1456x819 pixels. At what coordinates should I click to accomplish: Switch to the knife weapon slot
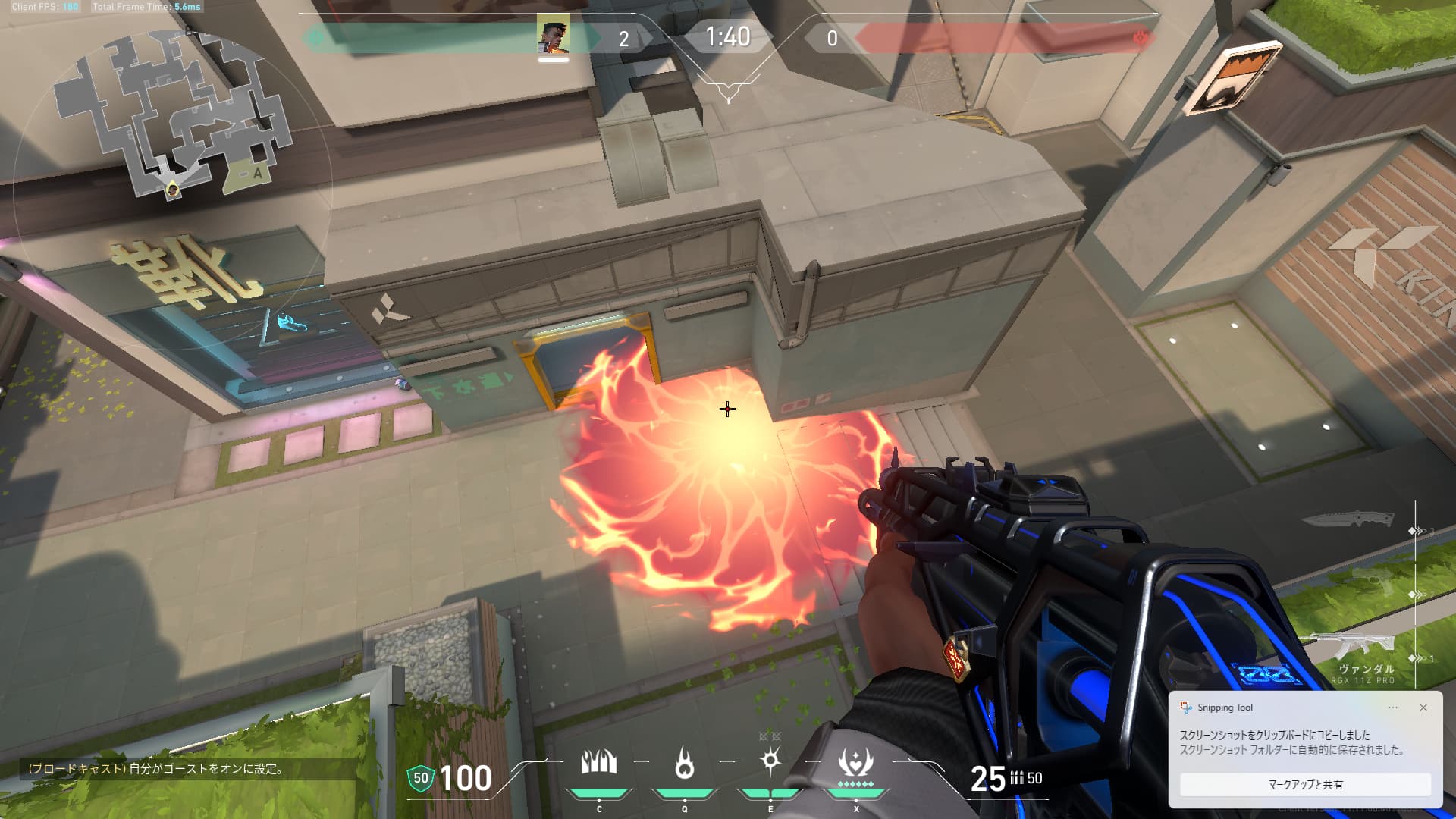pos(1348,520)
